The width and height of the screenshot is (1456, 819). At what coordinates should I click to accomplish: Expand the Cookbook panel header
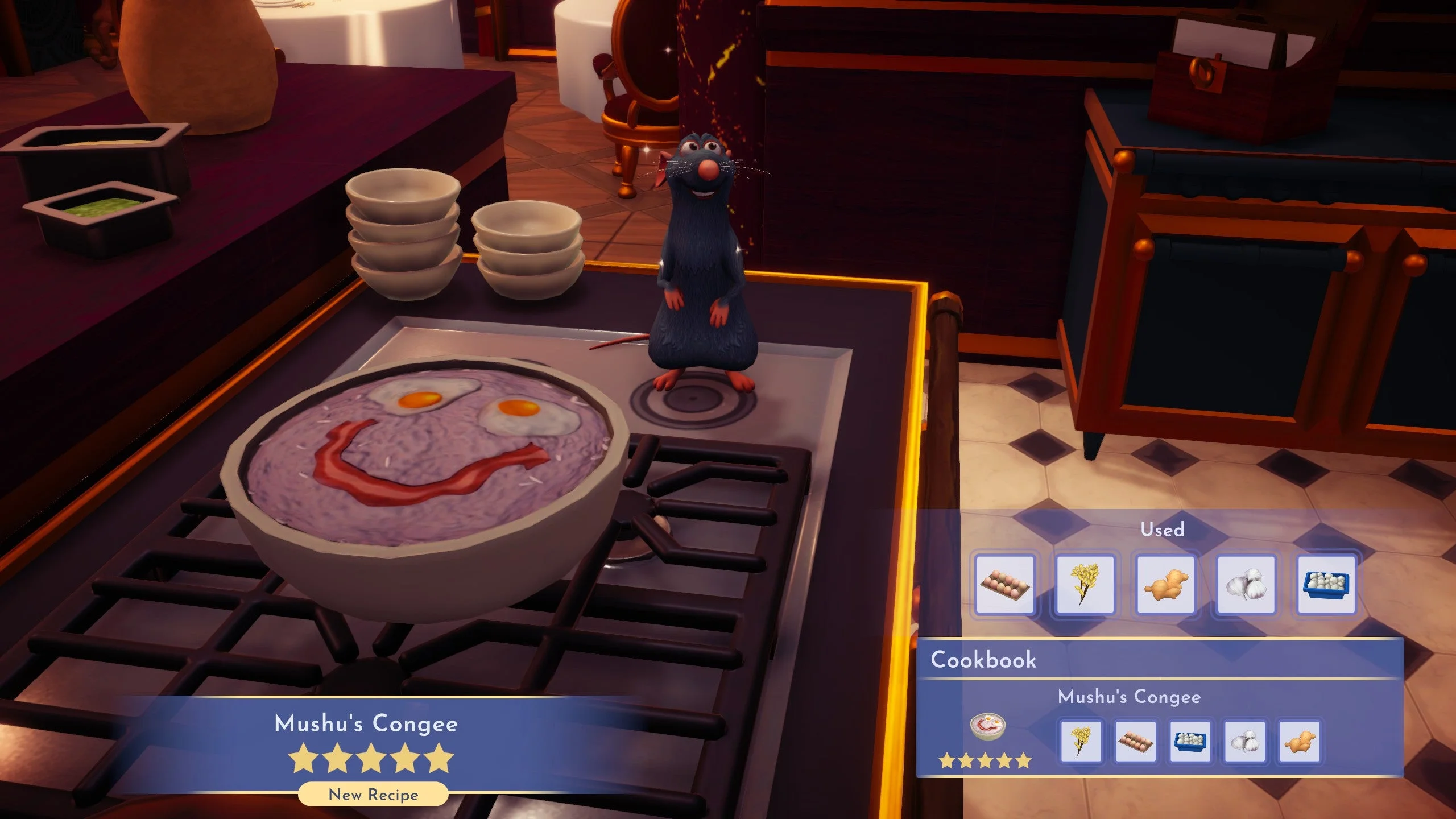coord(985,659)
